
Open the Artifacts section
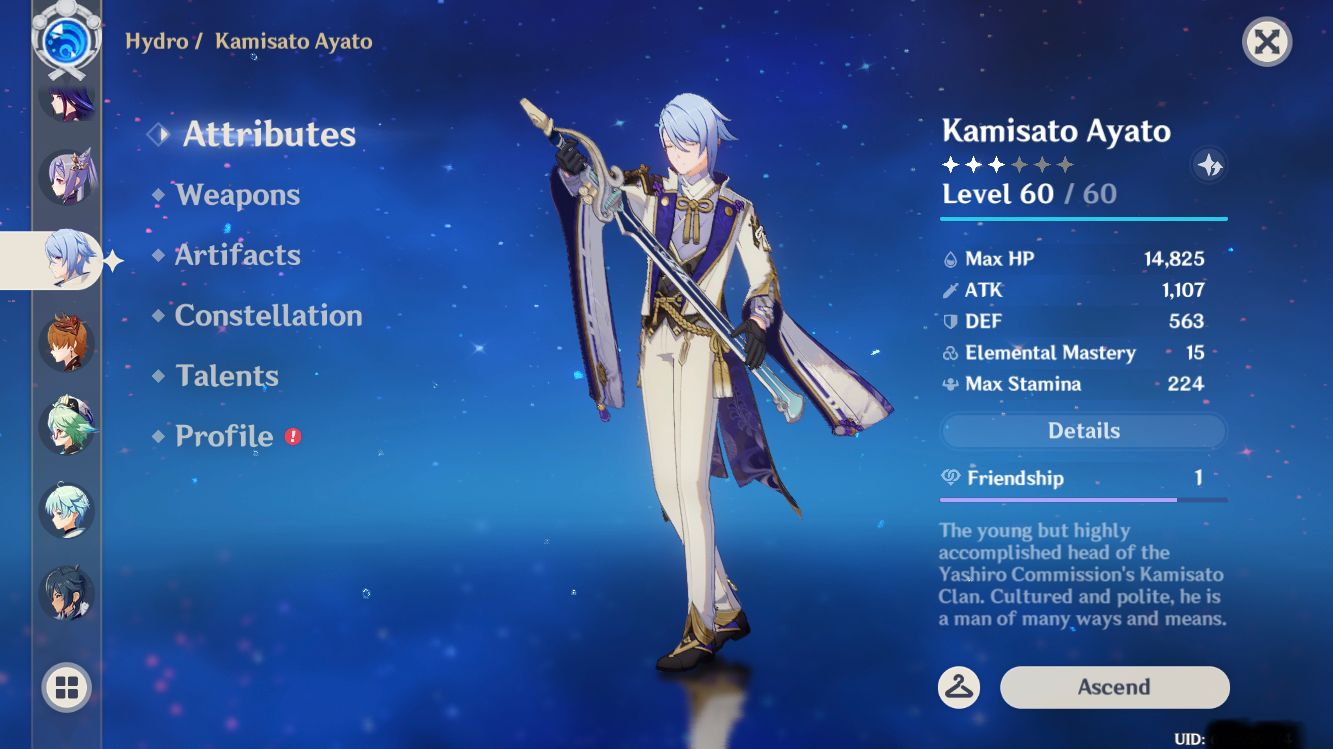click(238, 255)
